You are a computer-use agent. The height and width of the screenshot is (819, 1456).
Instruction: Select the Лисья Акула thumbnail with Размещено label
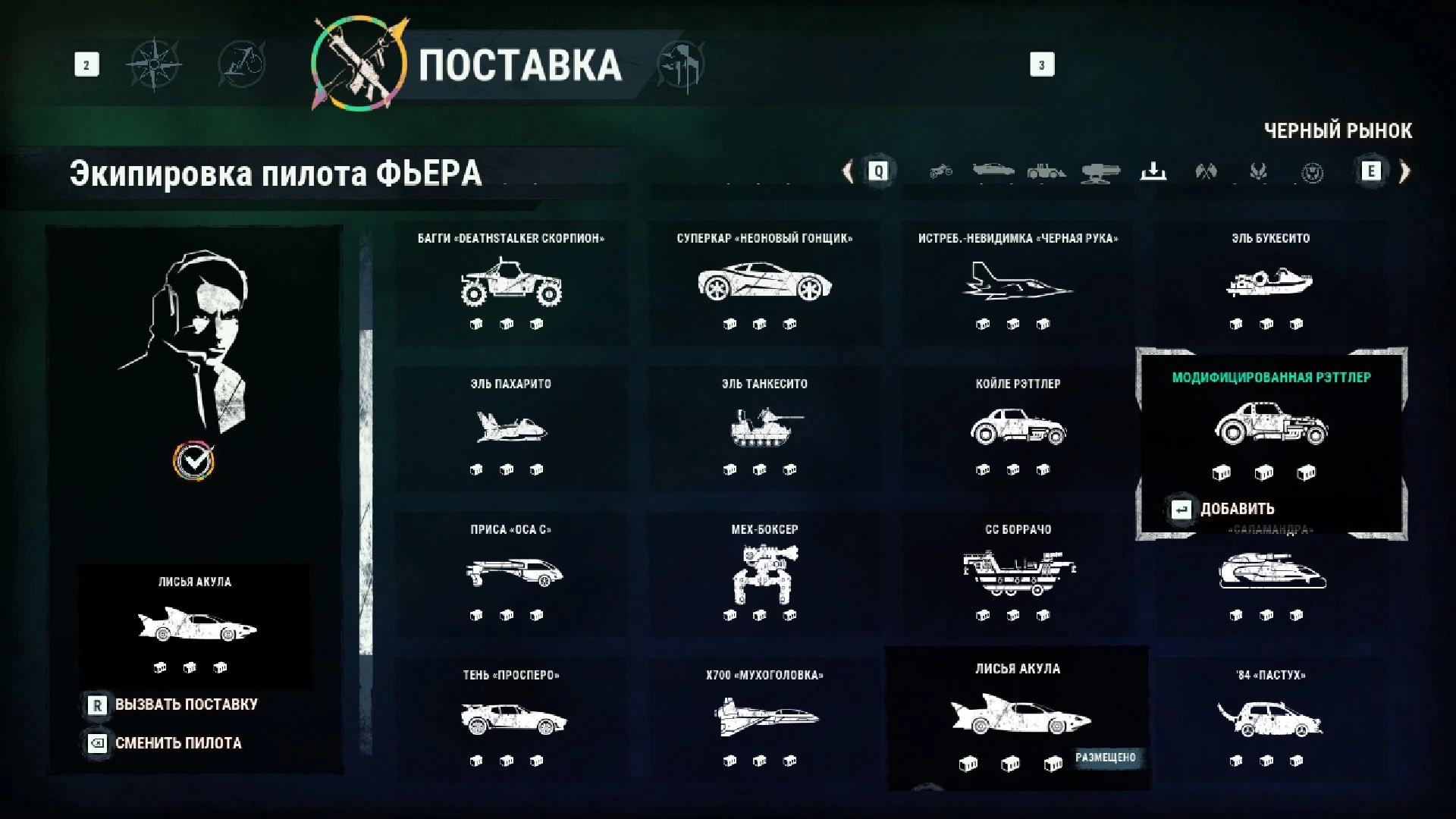tap(1019, 717)
